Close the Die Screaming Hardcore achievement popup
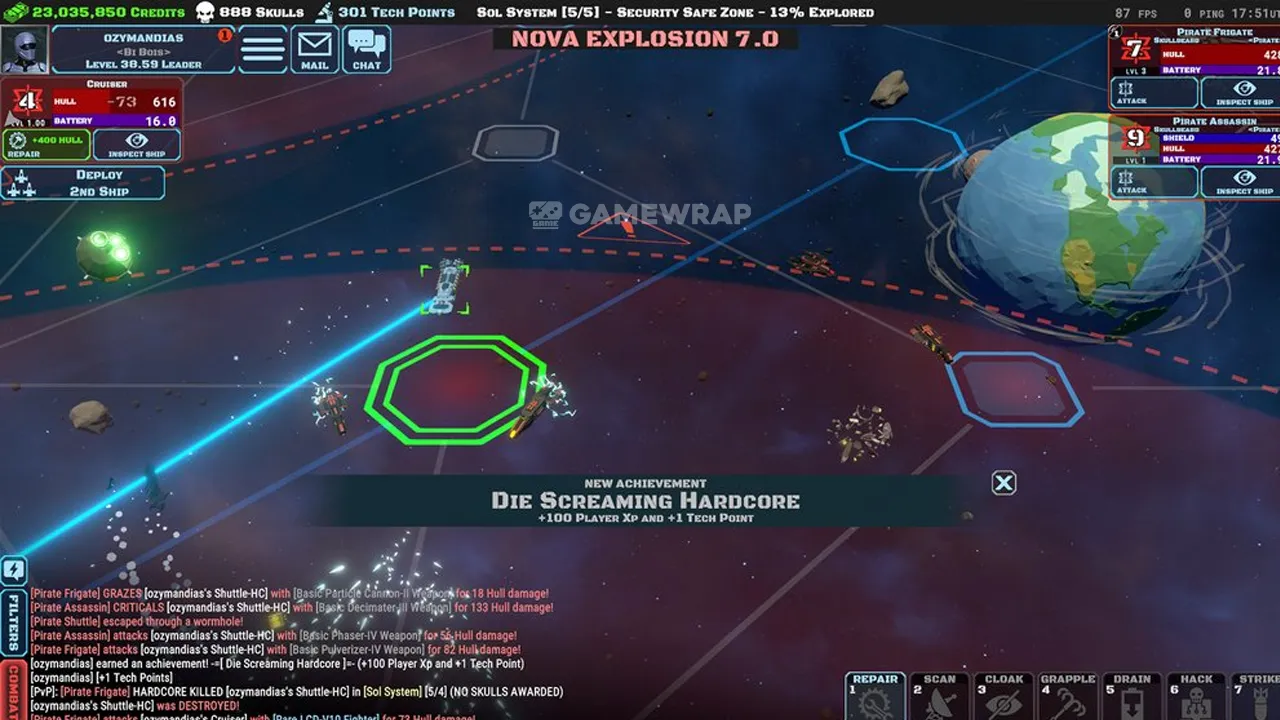Image resolution: width=1280 pixels, height=720 pixels. pyautogui.click(x=1004, y=484)
